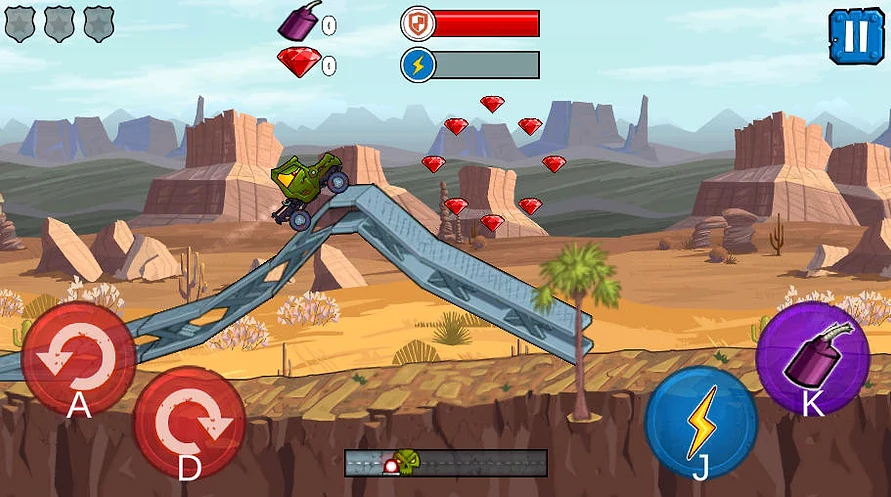Use the purple fuel canister button
Screen dimensions: 891x497
point(811,358)
